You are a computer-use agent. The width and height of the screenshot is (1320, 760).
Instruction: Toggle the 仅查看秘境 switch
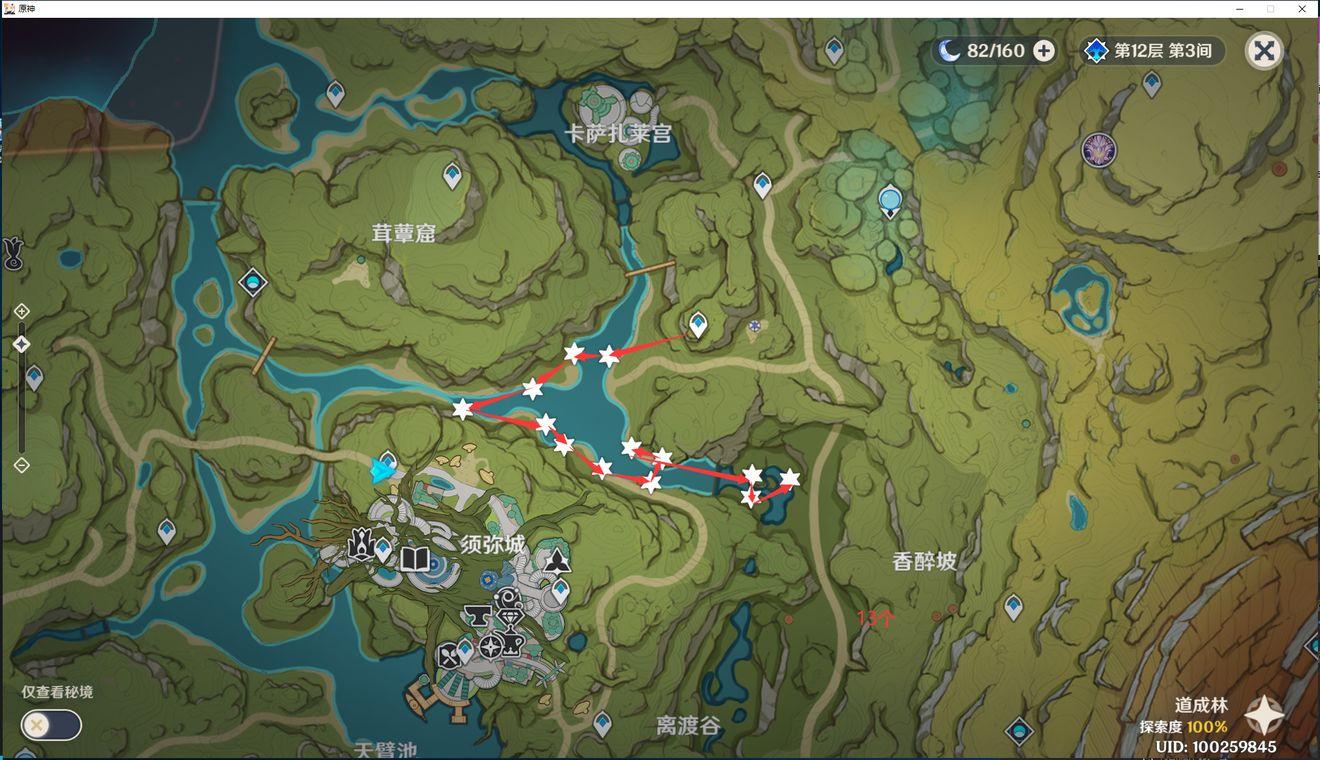pos(51,725)
